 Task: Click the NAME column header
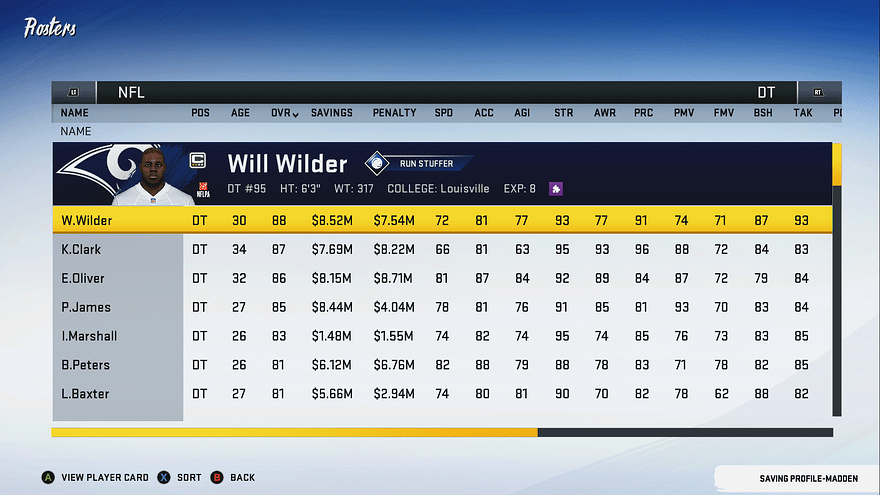click(74, 113)
